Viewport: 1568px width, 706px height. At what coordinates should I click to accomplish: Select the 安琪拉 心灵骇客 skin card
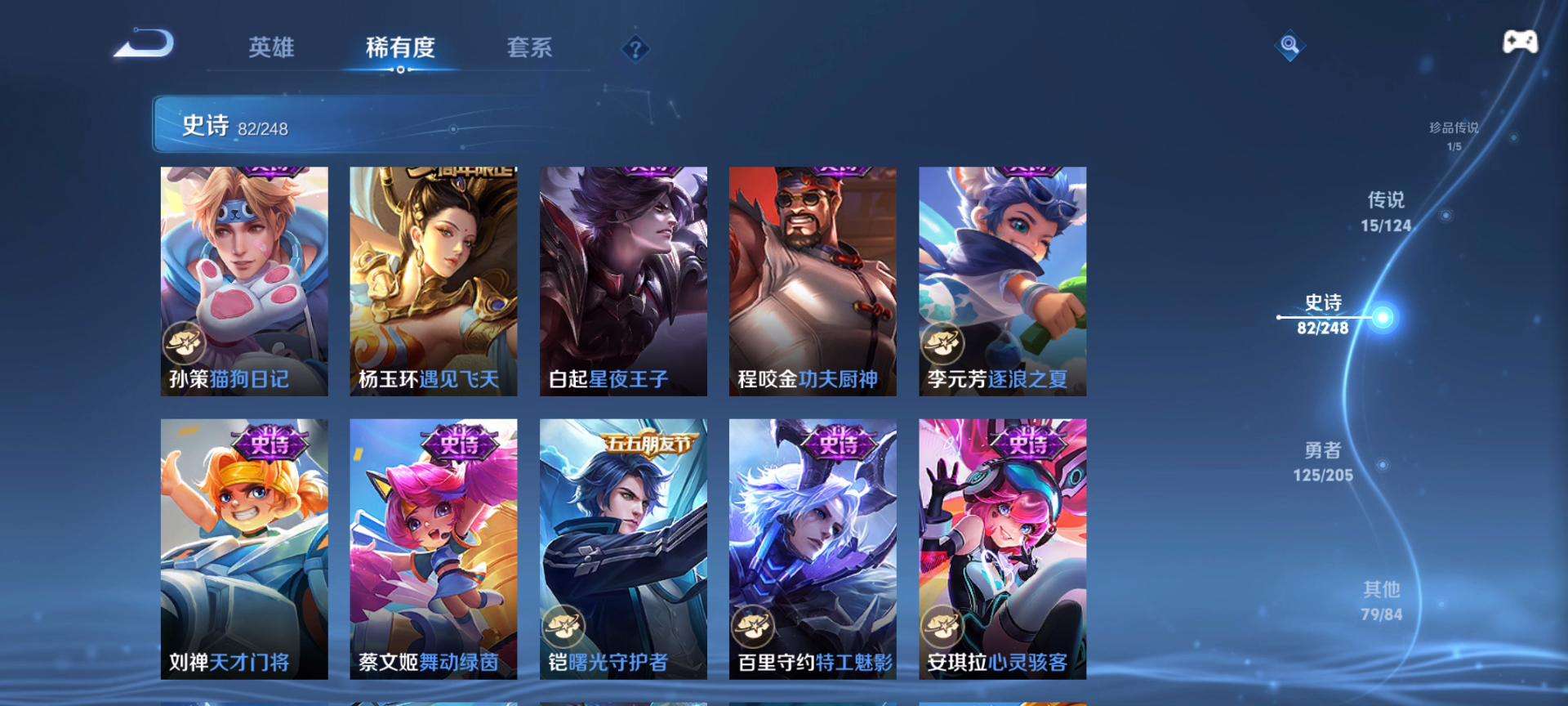click(1002, 548)
